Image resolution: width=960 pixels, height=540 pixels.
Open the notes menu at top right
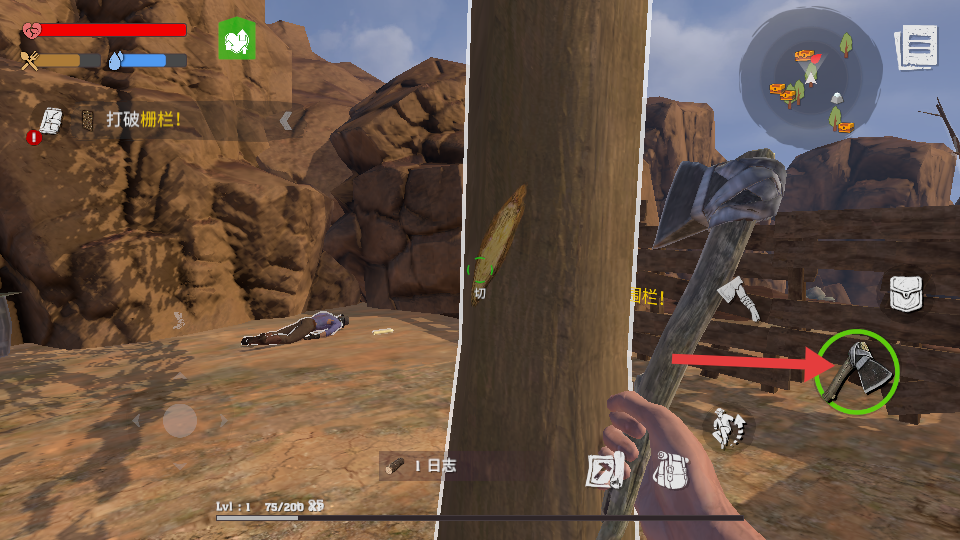point(918,47)
